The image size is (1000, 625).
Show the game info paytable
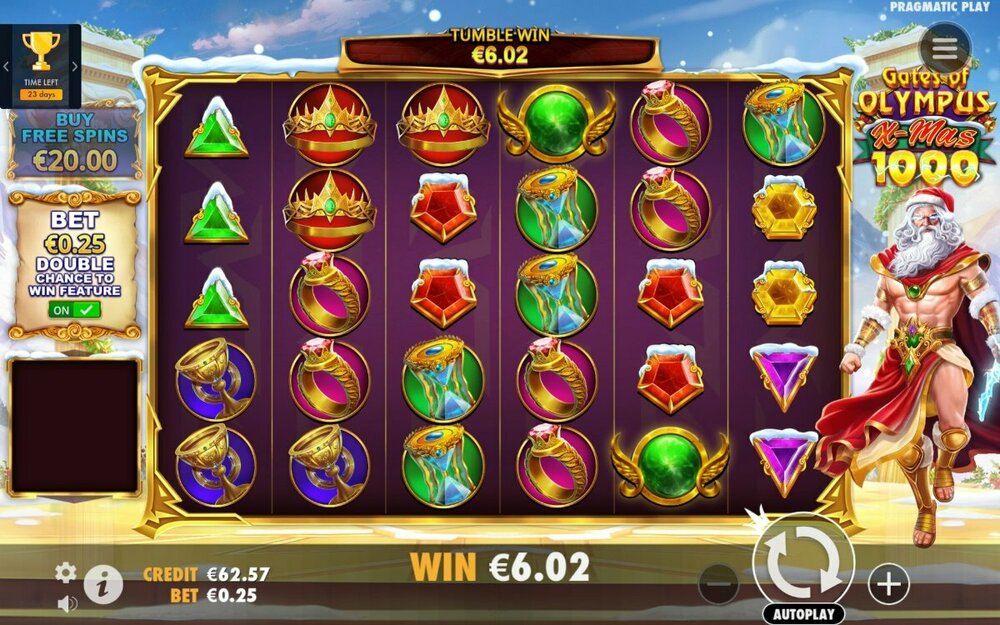pos(103,583)
